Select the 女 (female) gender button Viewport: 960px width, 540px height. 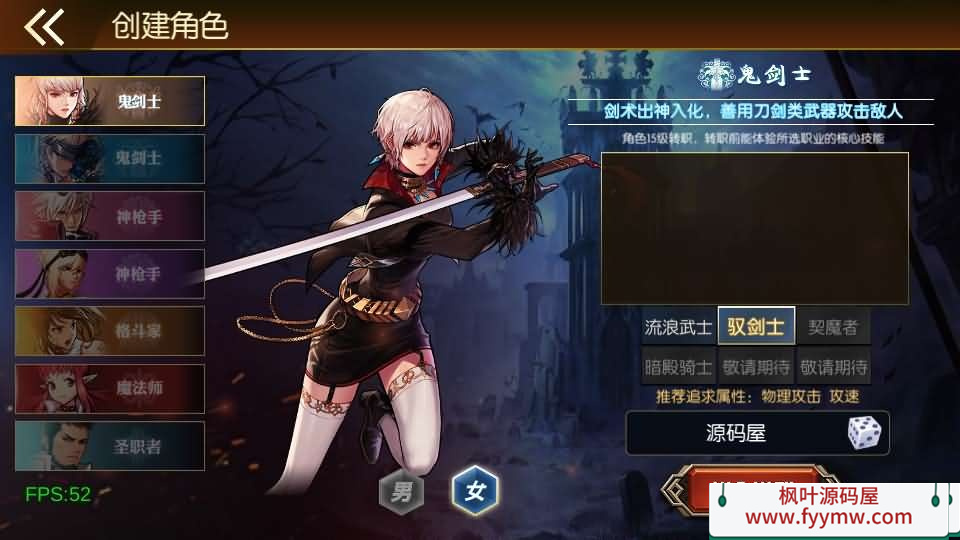tap(475, 491)
